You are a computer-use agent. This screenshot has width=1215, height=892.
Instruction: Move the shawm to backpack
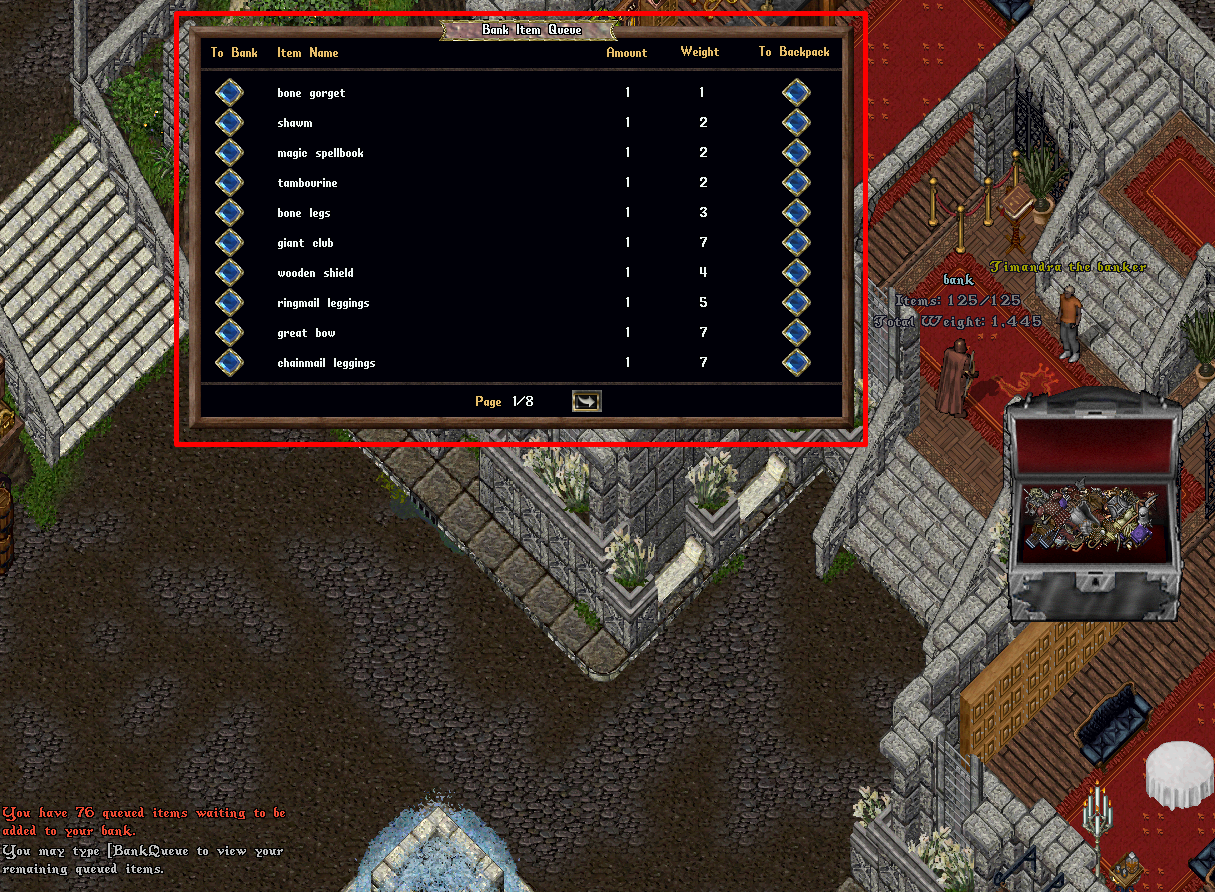click(796, 123)
